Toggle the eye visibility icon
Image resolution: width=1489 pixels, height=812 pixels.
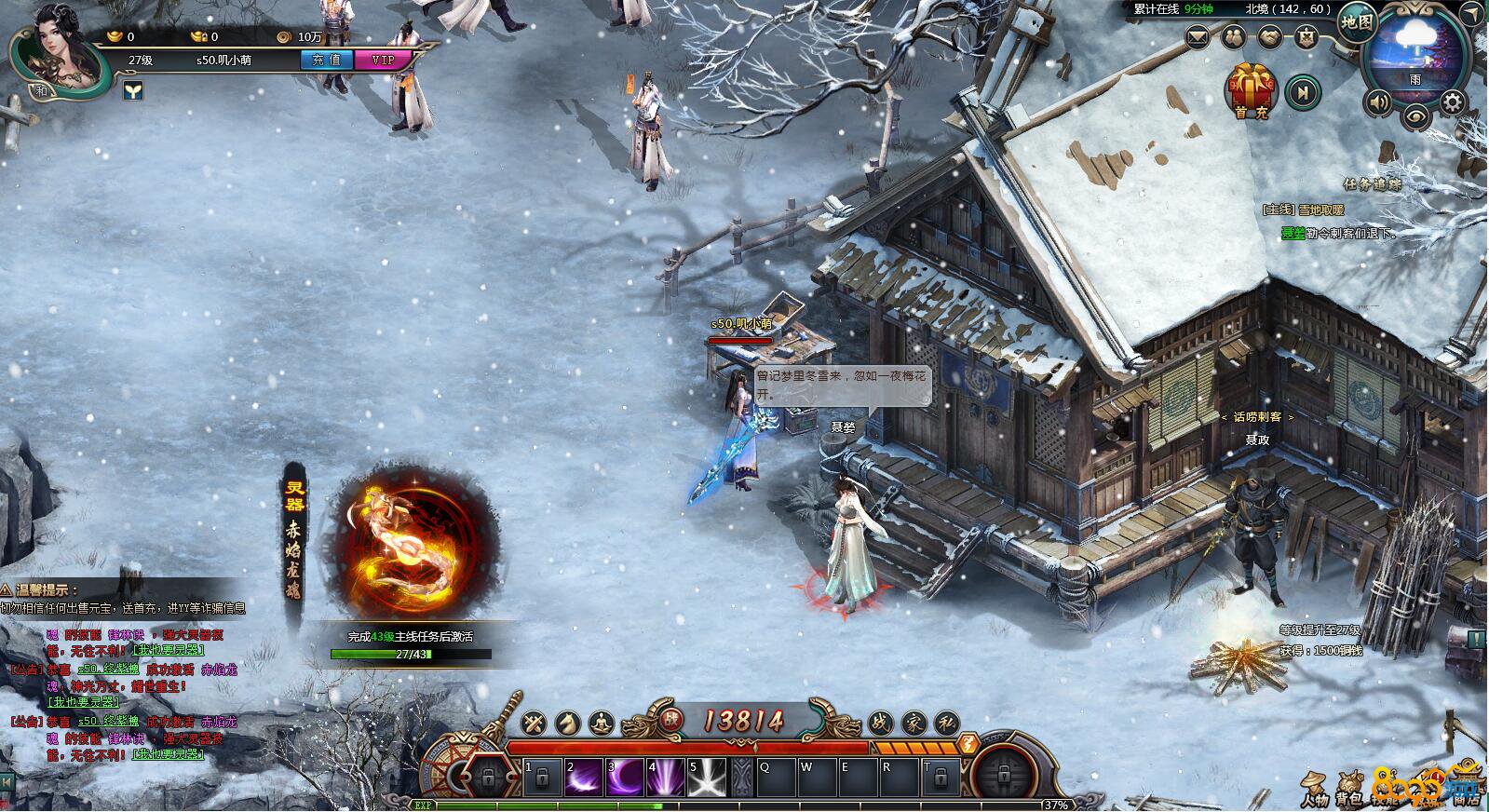pos(1415,116)
